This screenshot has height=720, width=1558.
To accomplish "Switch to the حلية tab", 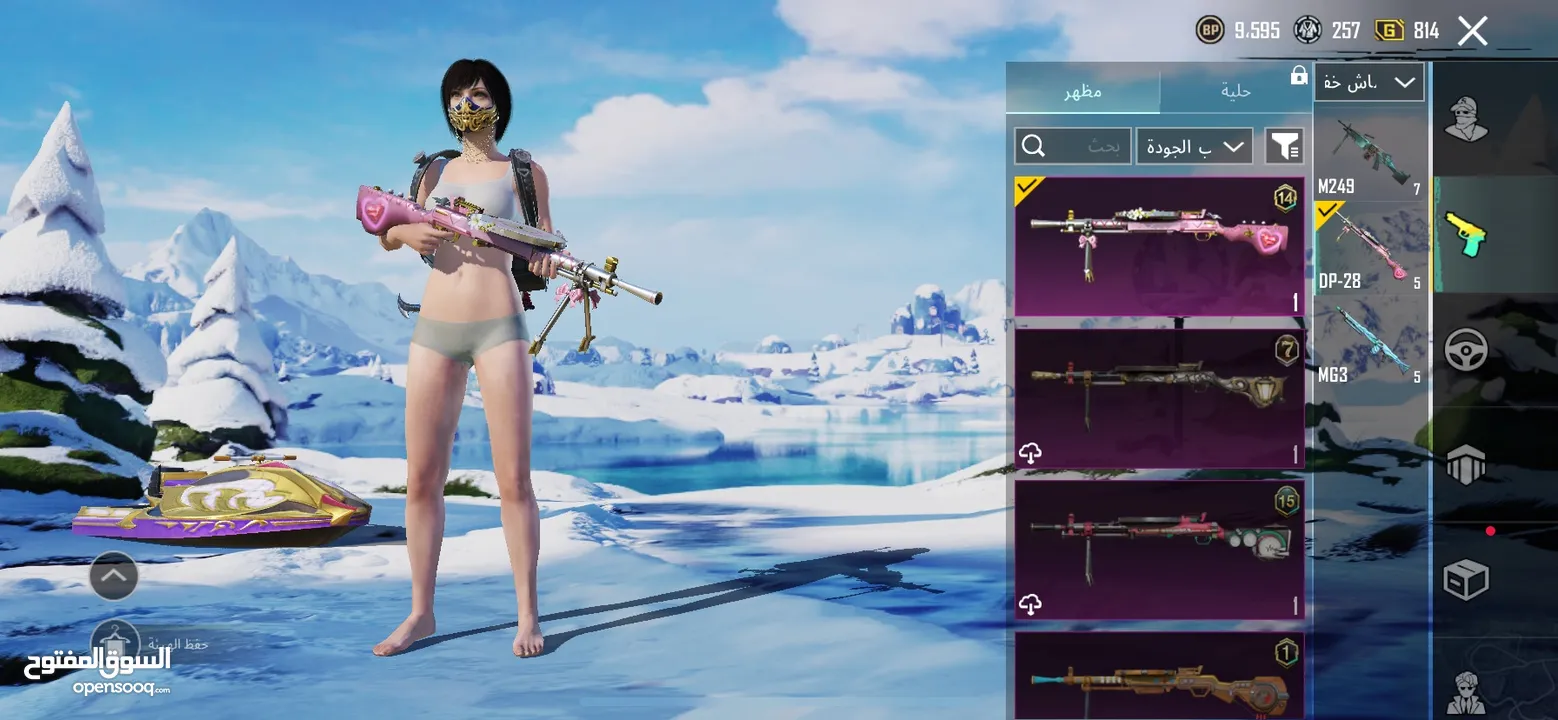I will 1236,91.
